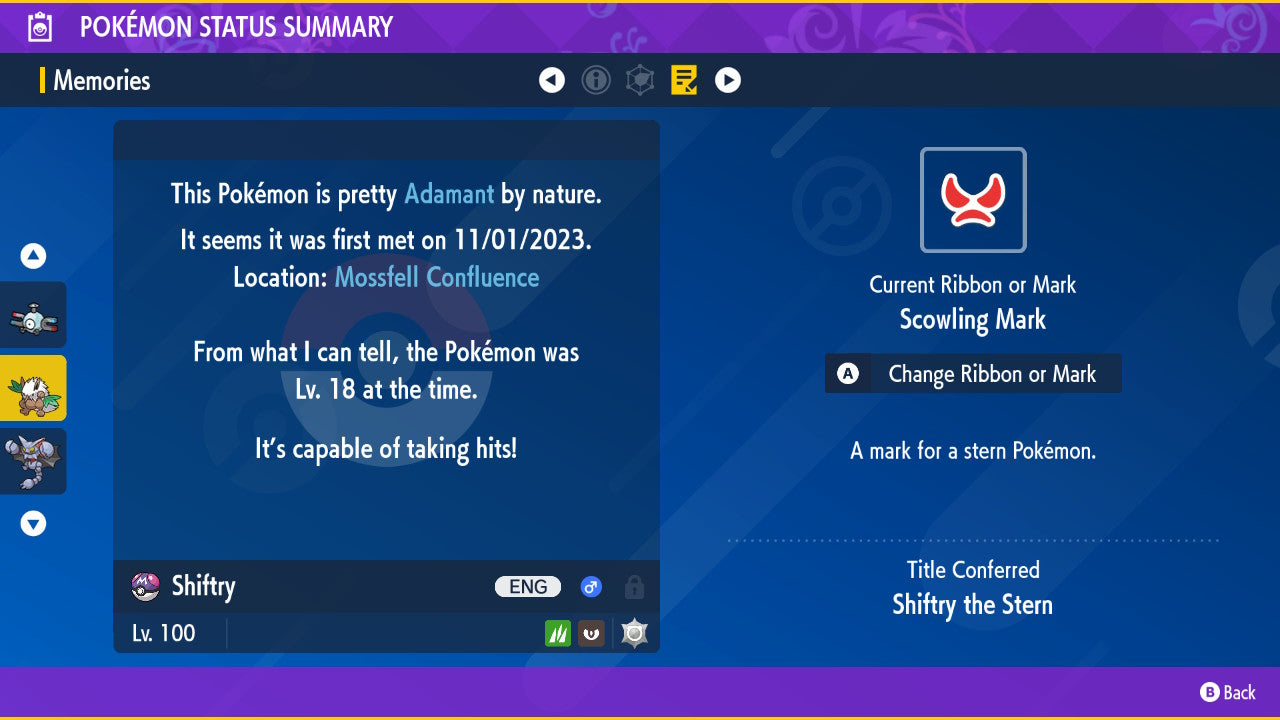Click the Back button at bottom right
Image resolution: width=1280 pixels, height=720 pixels.
pyautogui.click(x=1230, y=692)
